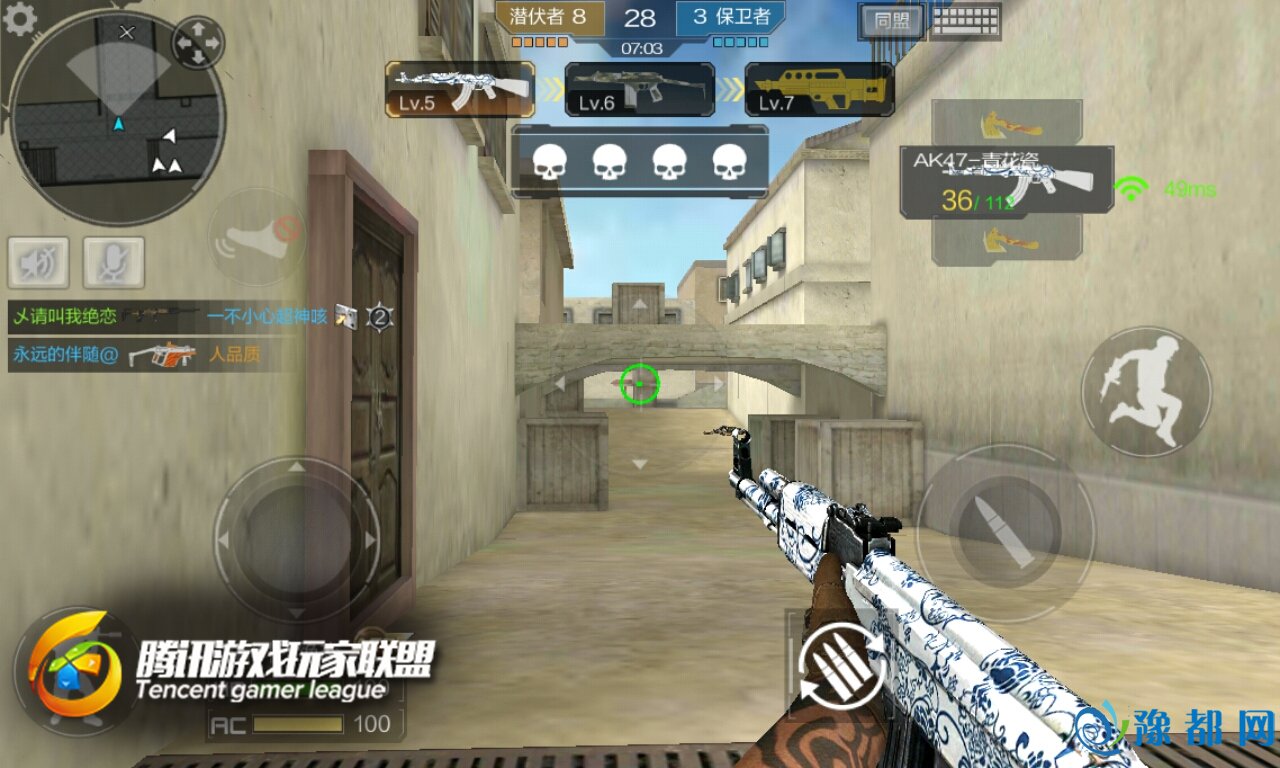Tap the crossed-out foot button

(x=257, y=238)
